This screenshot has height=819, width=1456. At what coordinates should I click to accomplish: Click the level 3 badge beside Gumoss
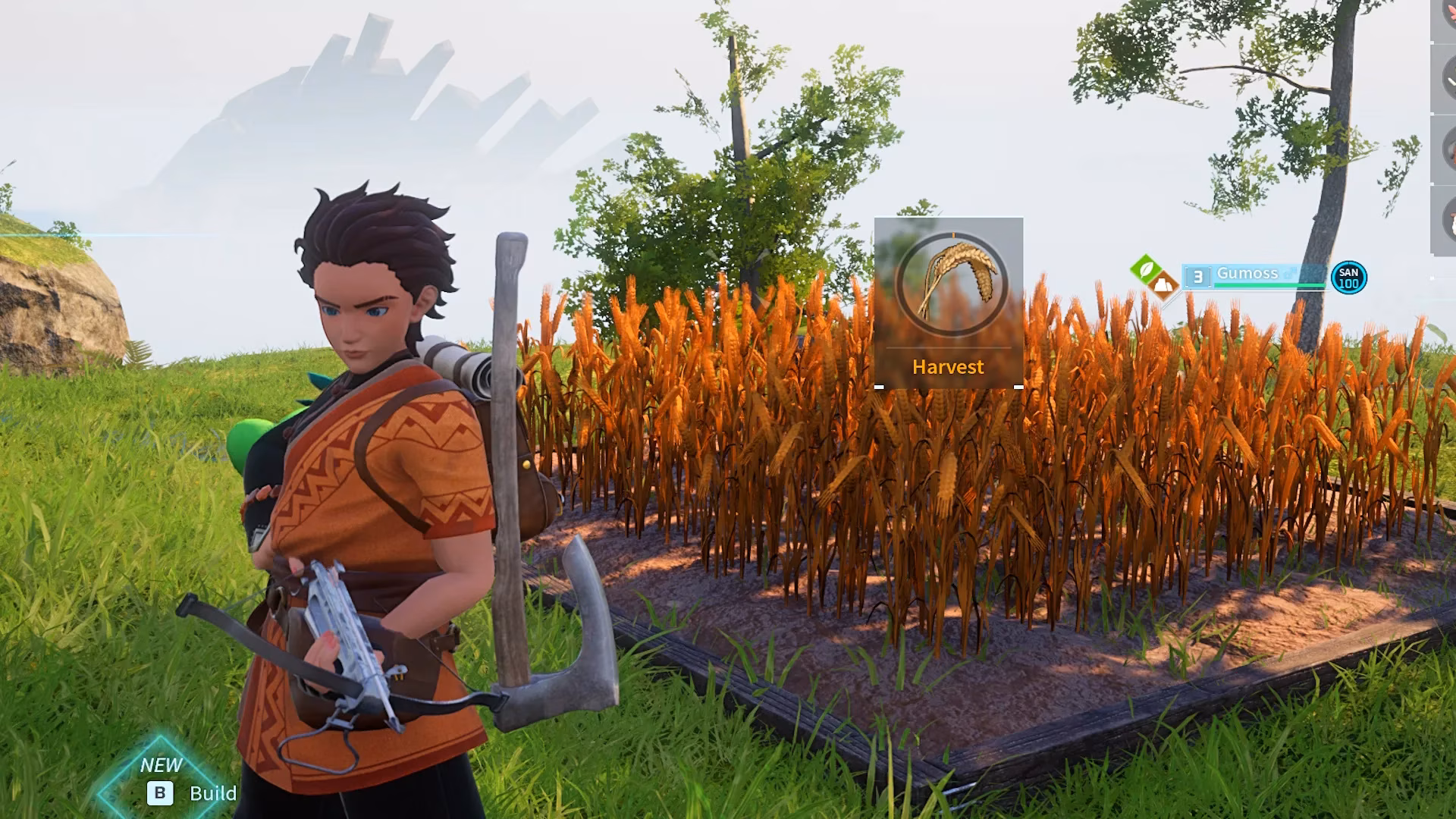tap(1198, 275)
